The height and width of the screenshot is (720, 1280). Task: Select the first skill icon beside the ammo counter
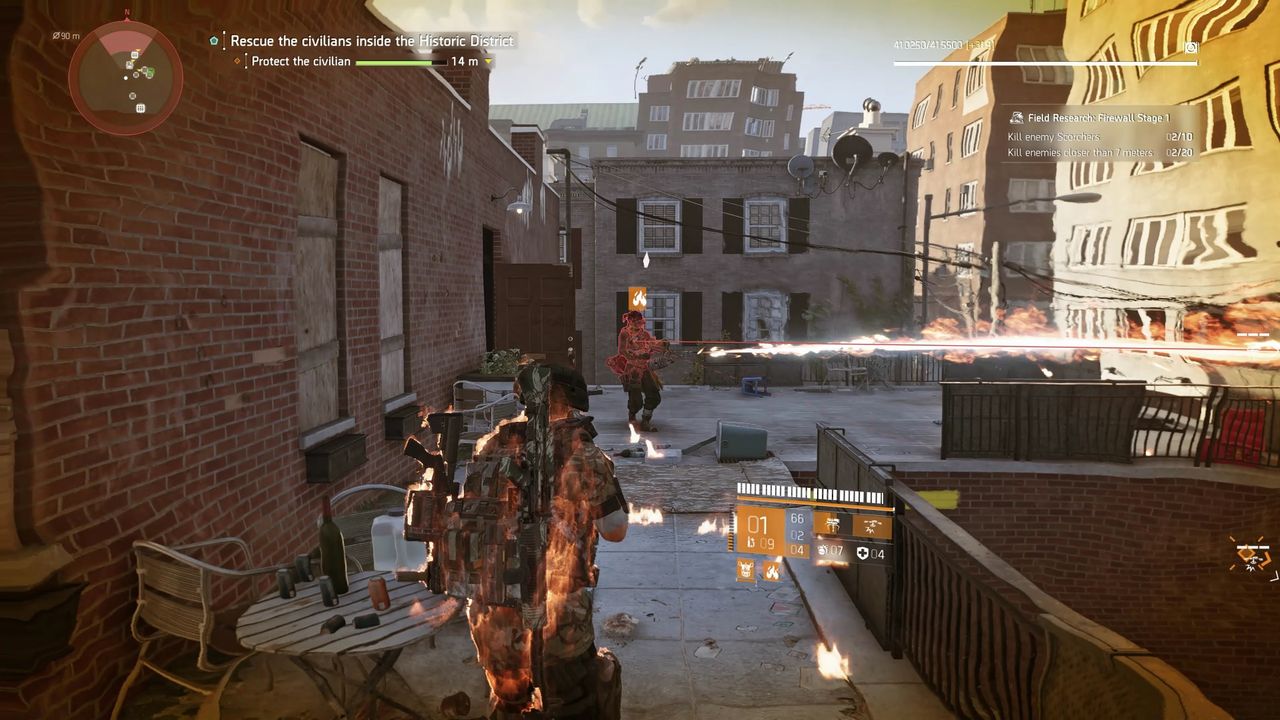coord(827,523)
